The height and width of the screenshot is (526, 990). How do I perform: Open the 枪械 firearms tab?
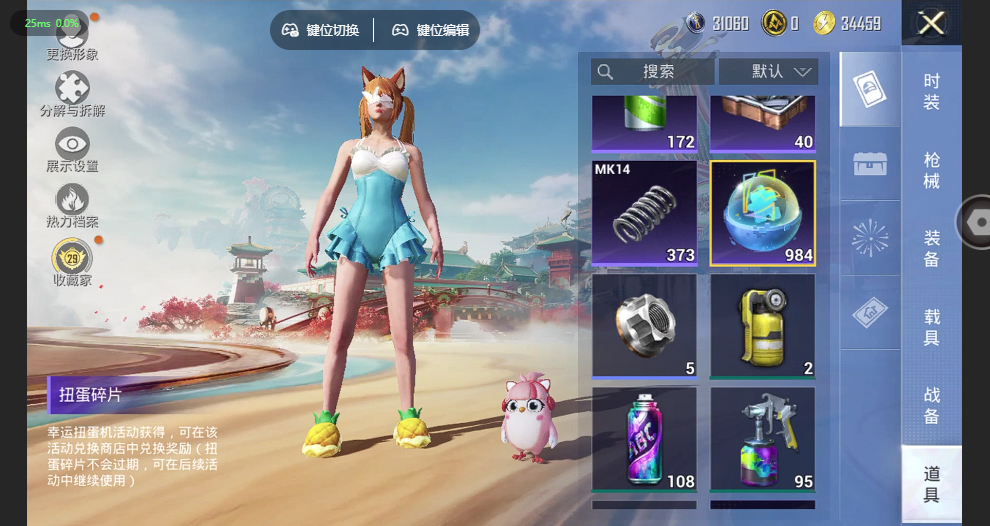point(931,170)
